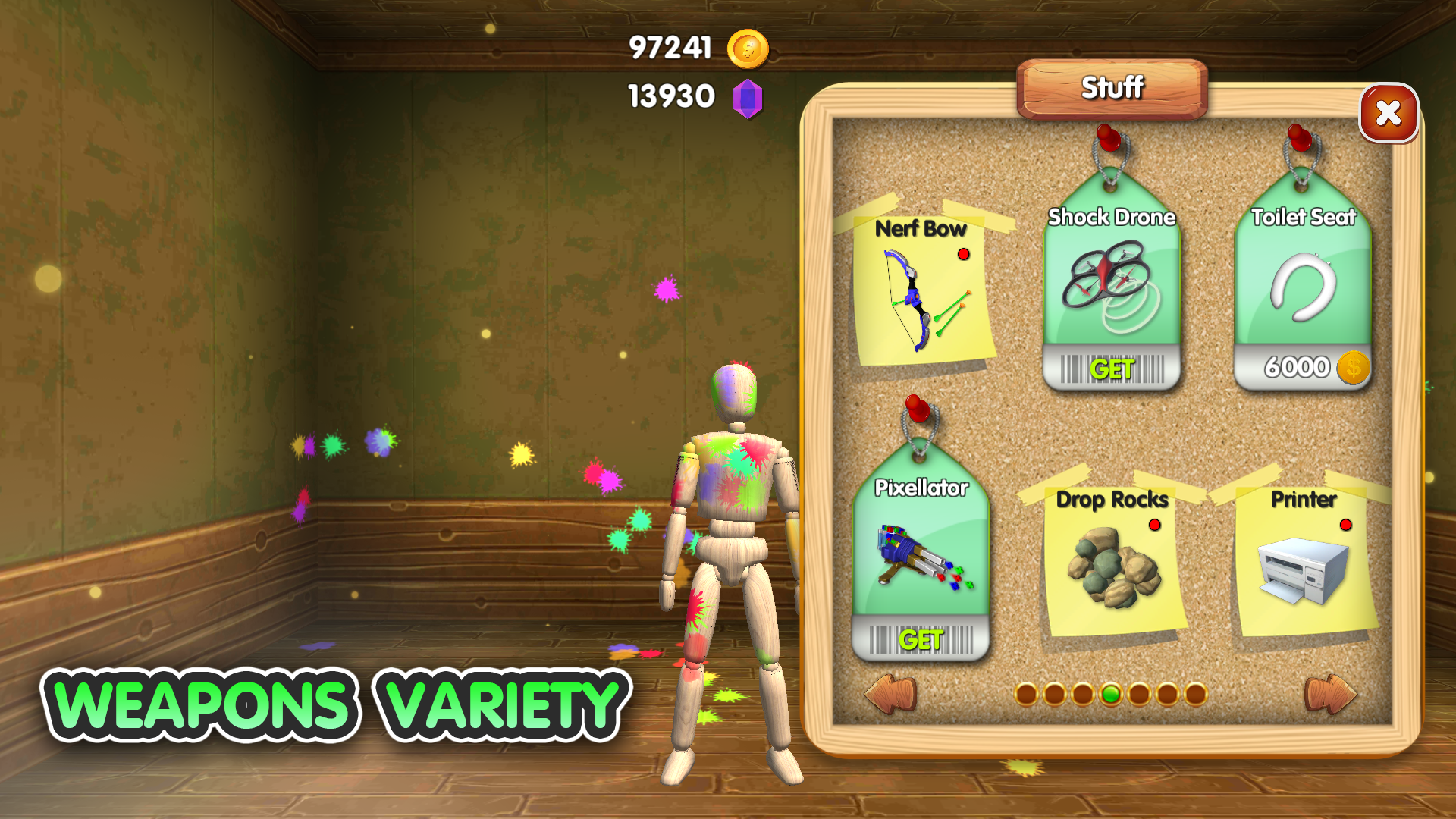Click the Stuff category header
1456x819 pixels.
[x=1110, y=89]
